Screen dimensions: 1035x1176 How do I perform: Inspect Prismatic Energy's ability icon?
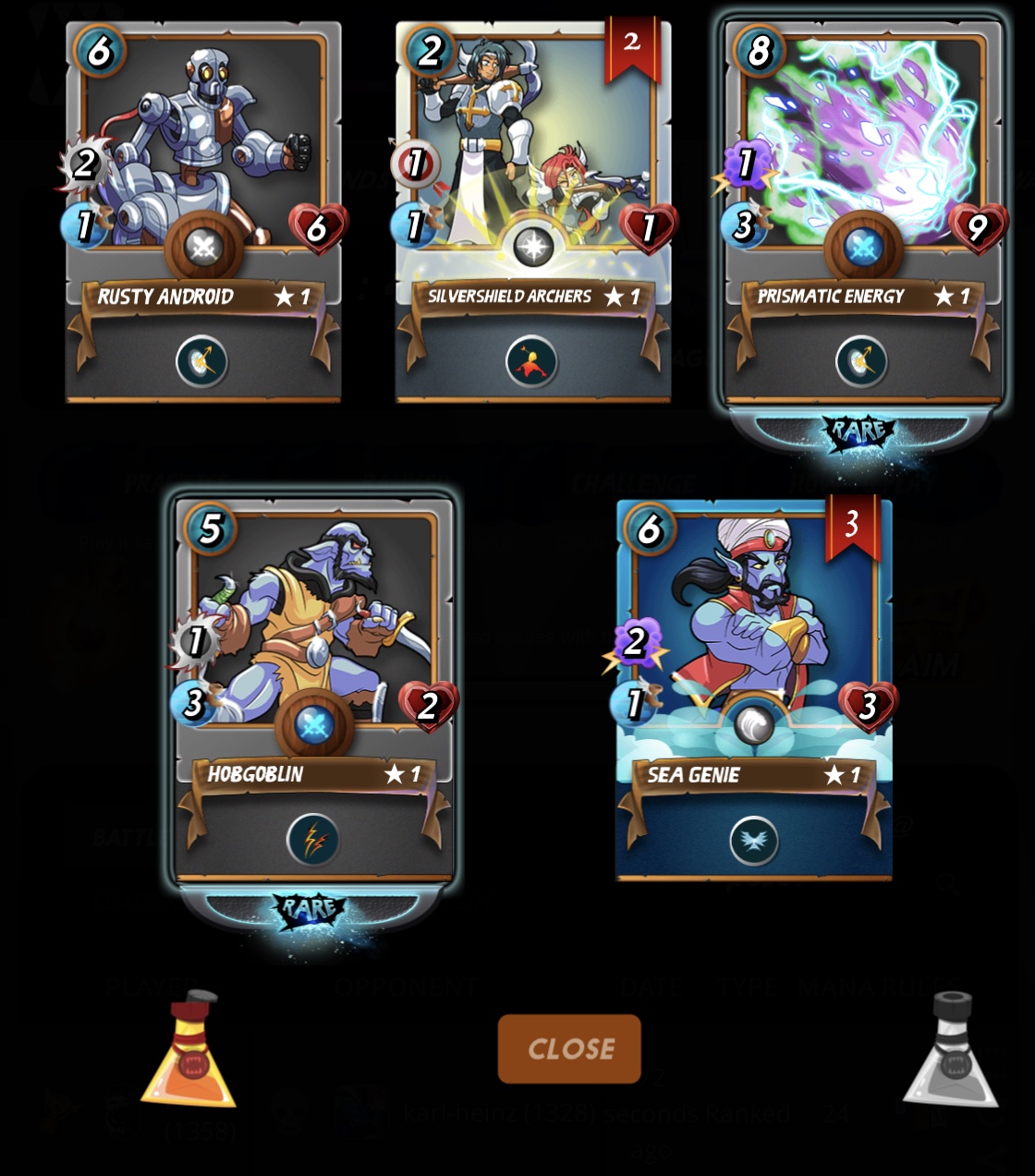click(862, 361)
